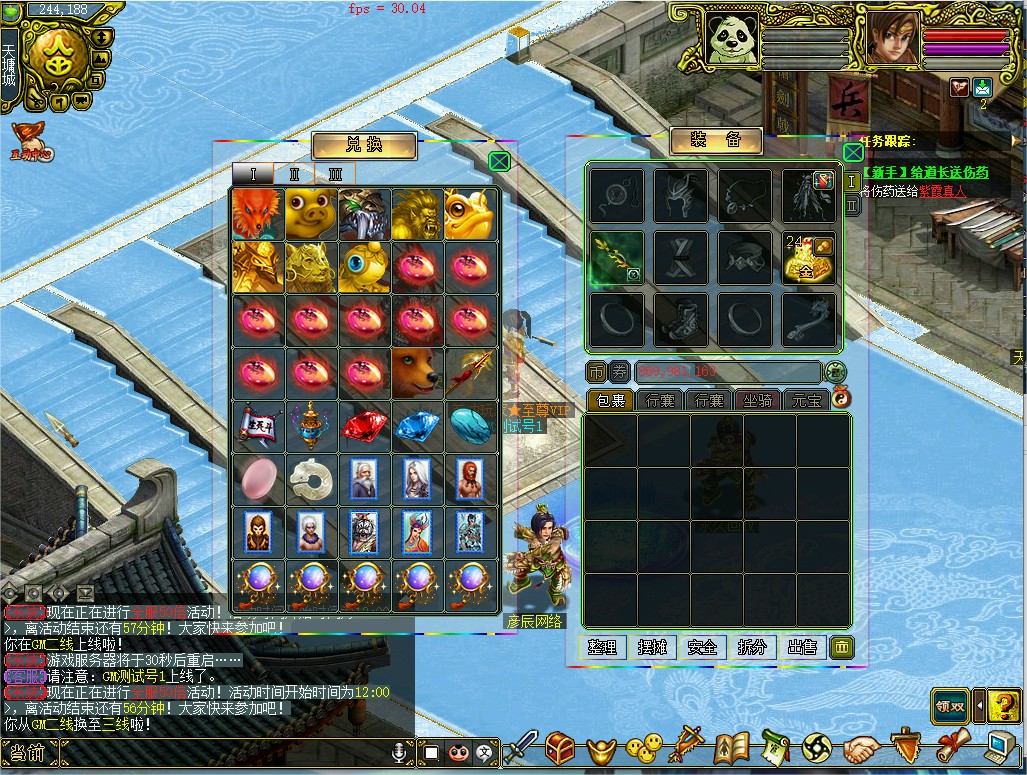The width and height of the screenshot is (1027, 775).
Task: Click the question mark help button
Action: pos(1002,705)
